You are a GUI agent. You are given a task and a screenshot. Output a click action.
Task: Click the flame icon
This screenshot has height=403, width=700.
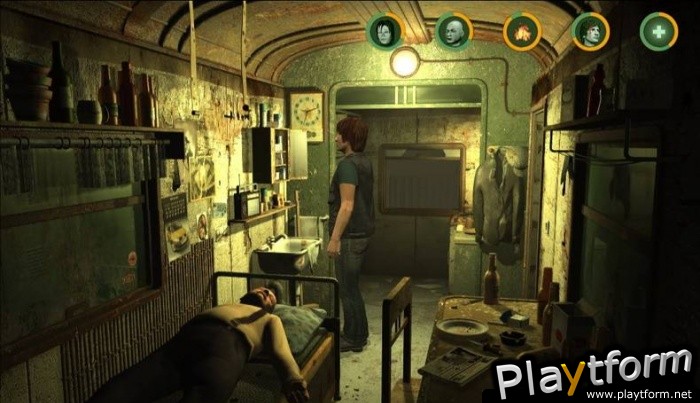pos(521,31)
